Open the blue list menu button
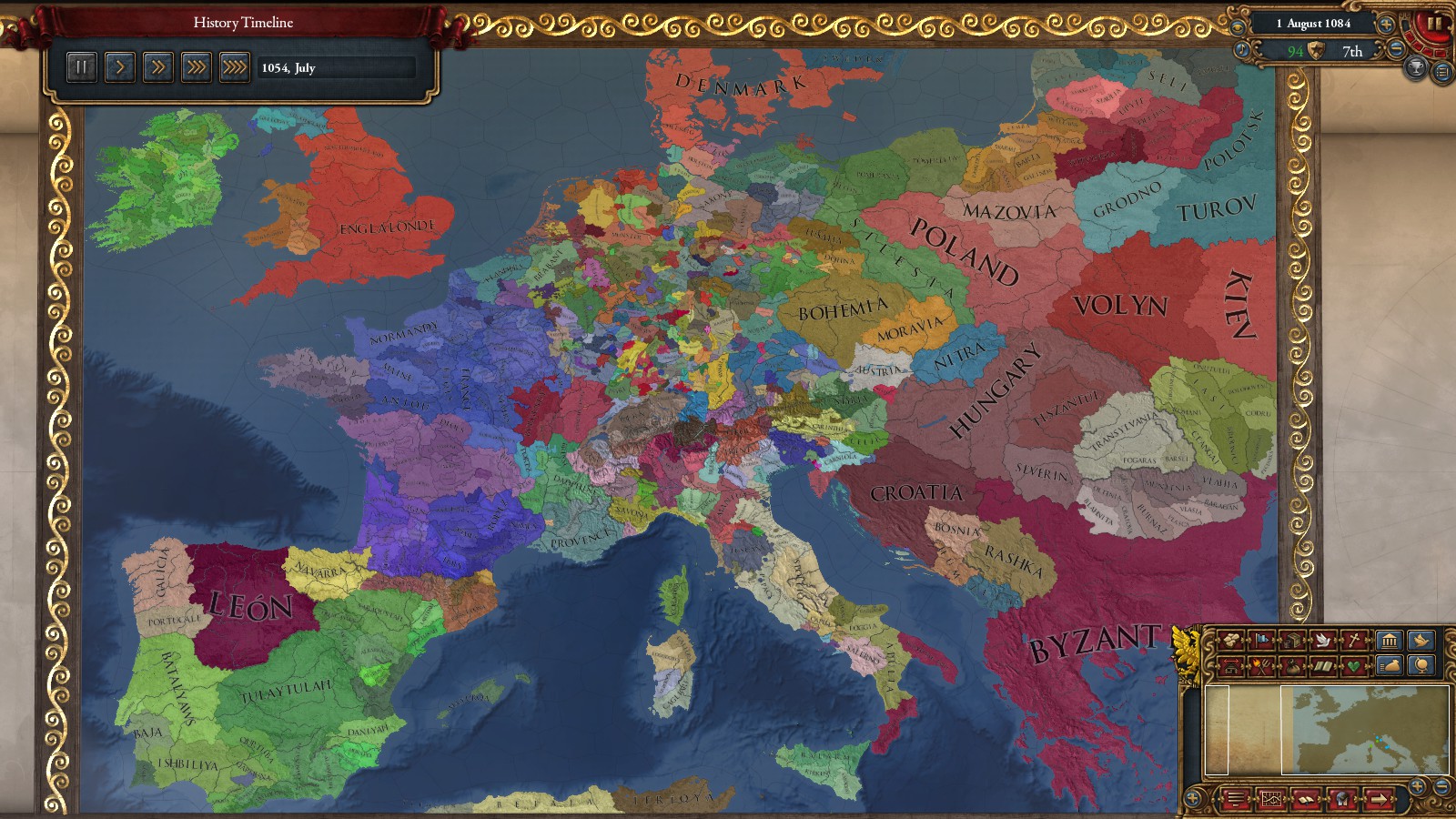This screenshot has height=819, width=1456. point(1442,72)
